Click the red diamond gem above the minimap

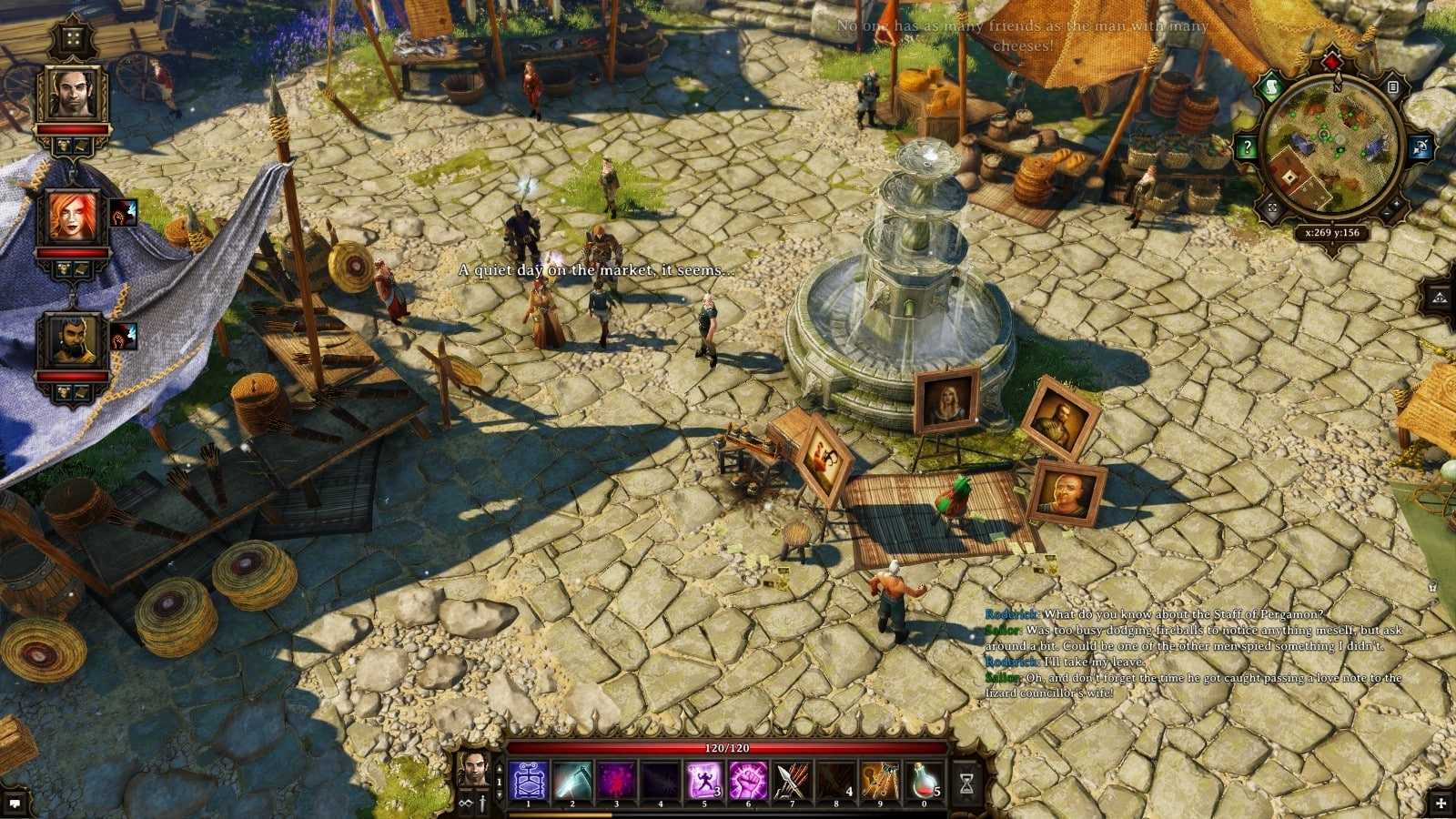[x=1332, y=63]
